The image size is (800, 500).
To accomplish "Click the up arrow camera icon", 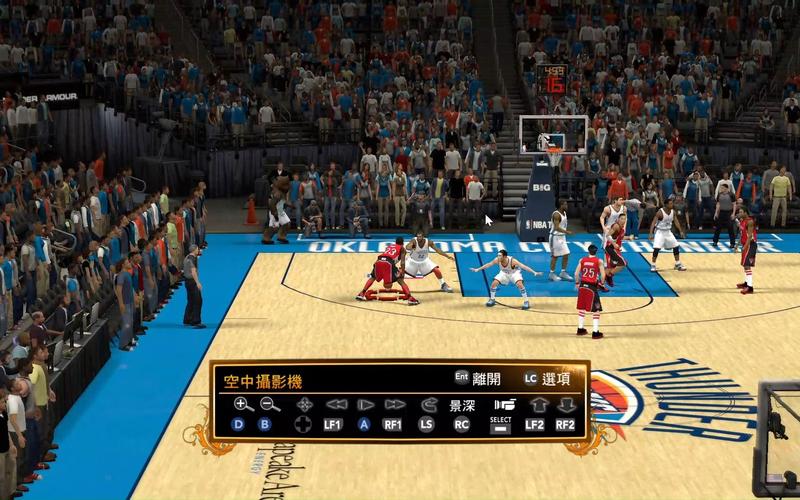I will [x=538, y=405].
